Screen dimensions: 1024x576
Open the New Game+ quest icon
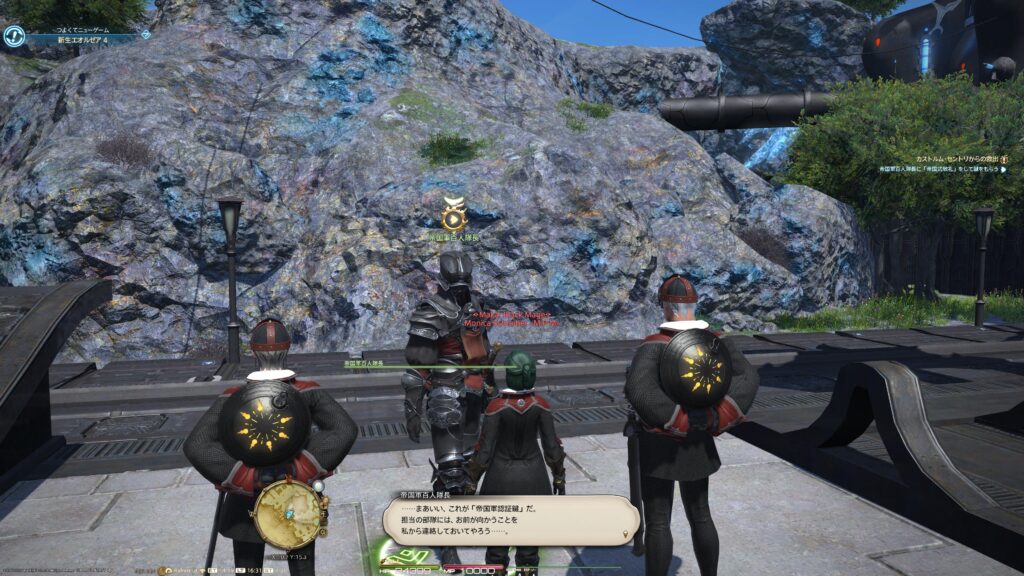(x=14, y=37)
